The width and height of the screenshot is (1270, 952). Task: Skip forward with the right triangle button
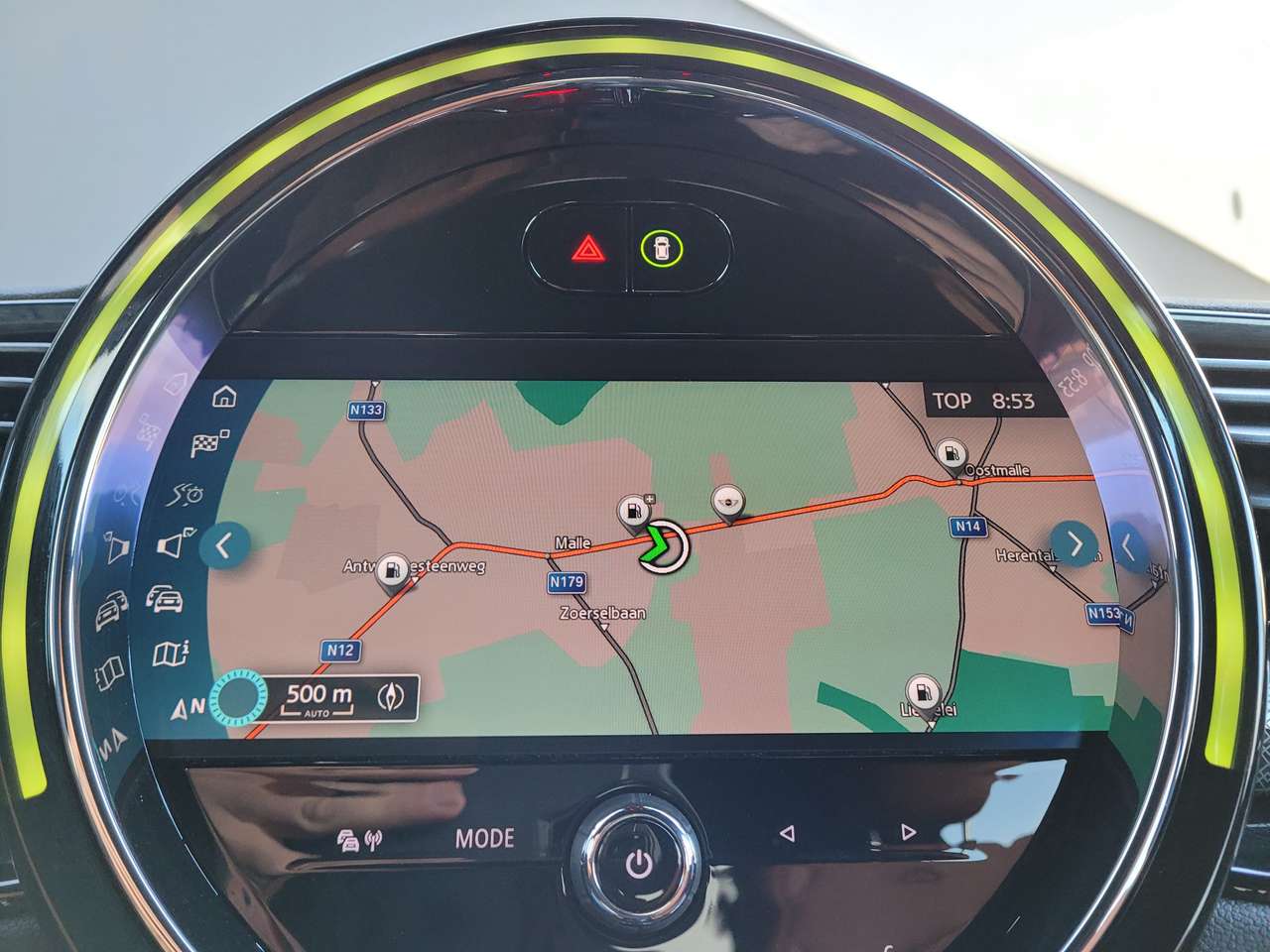(x=908, y=833)
